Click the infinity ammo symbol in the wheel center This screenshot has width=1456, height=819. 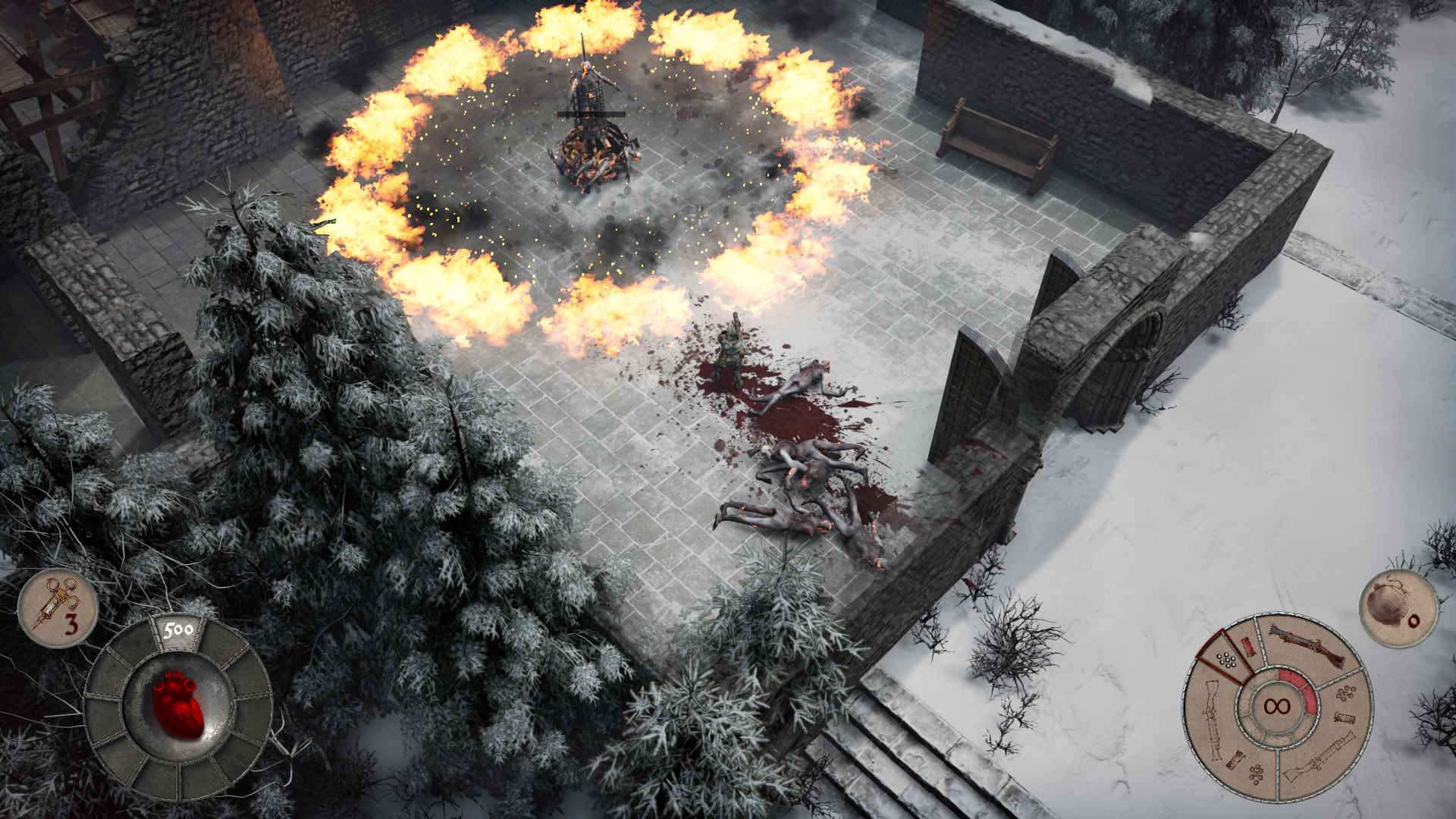pyautogui.click(x=1278, y=705)
